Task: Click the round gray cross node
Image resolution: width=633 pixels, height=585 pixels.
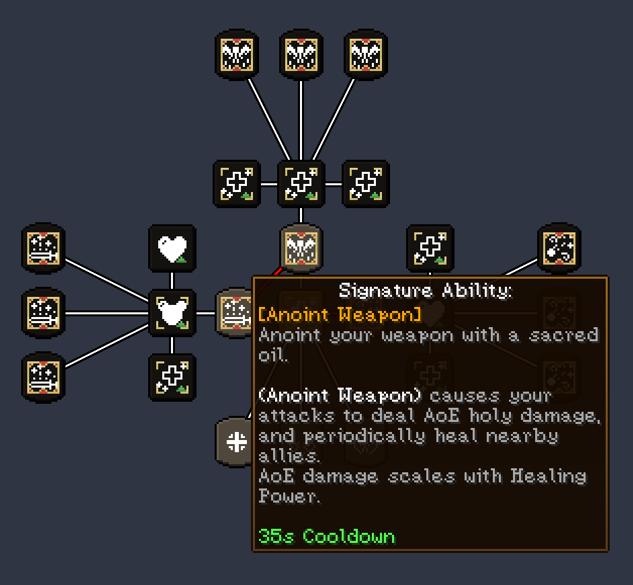Action: [x=235, y=442]
